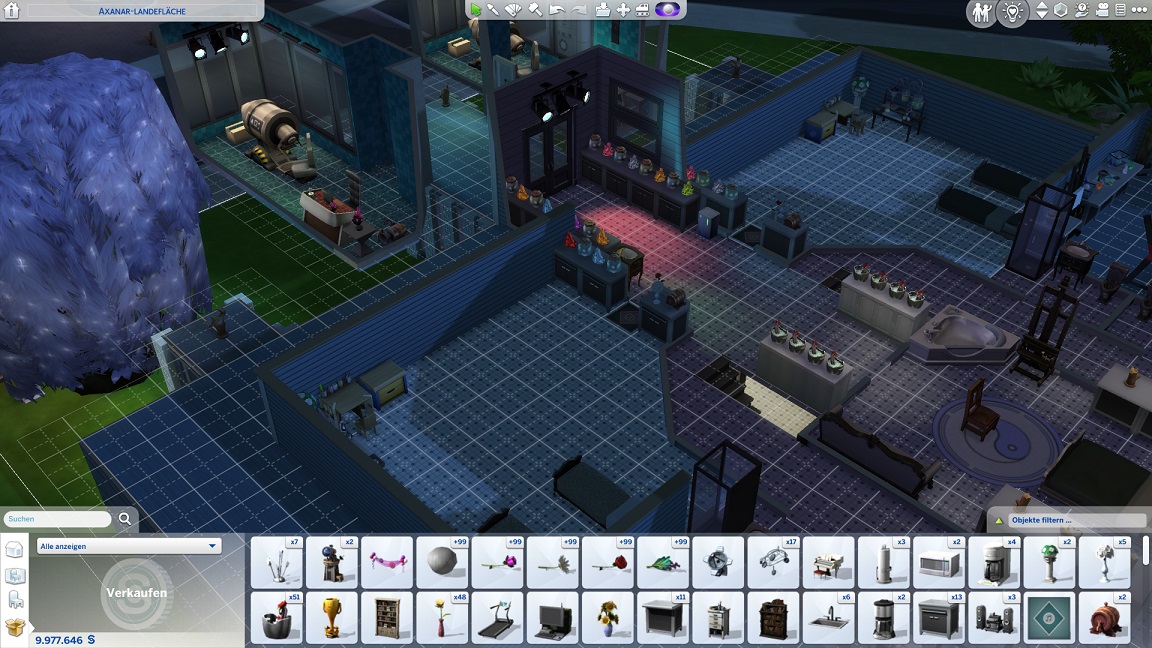Switch to live mode with Sims icon
This screenshot has width=1152, height=648.
coord(981,12)
